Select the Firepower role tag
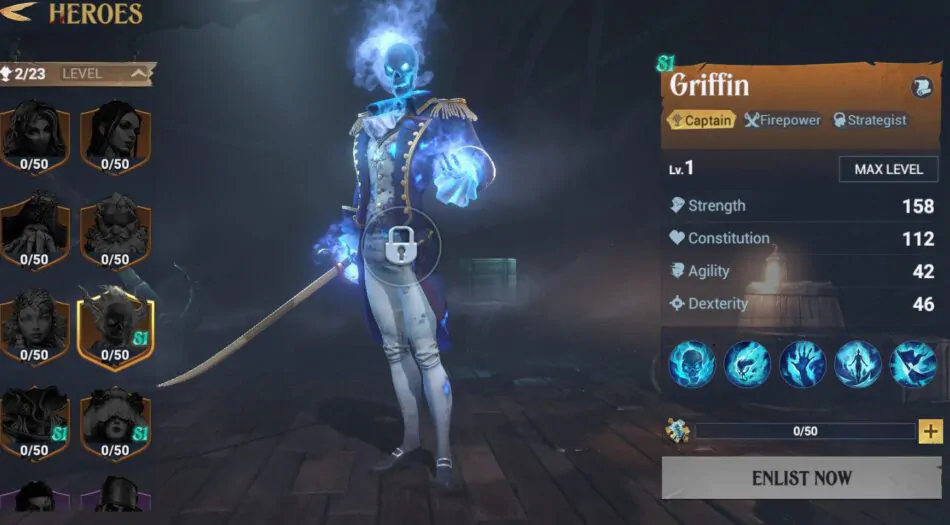Screen dimensions: 950x525 pos(783,120)
